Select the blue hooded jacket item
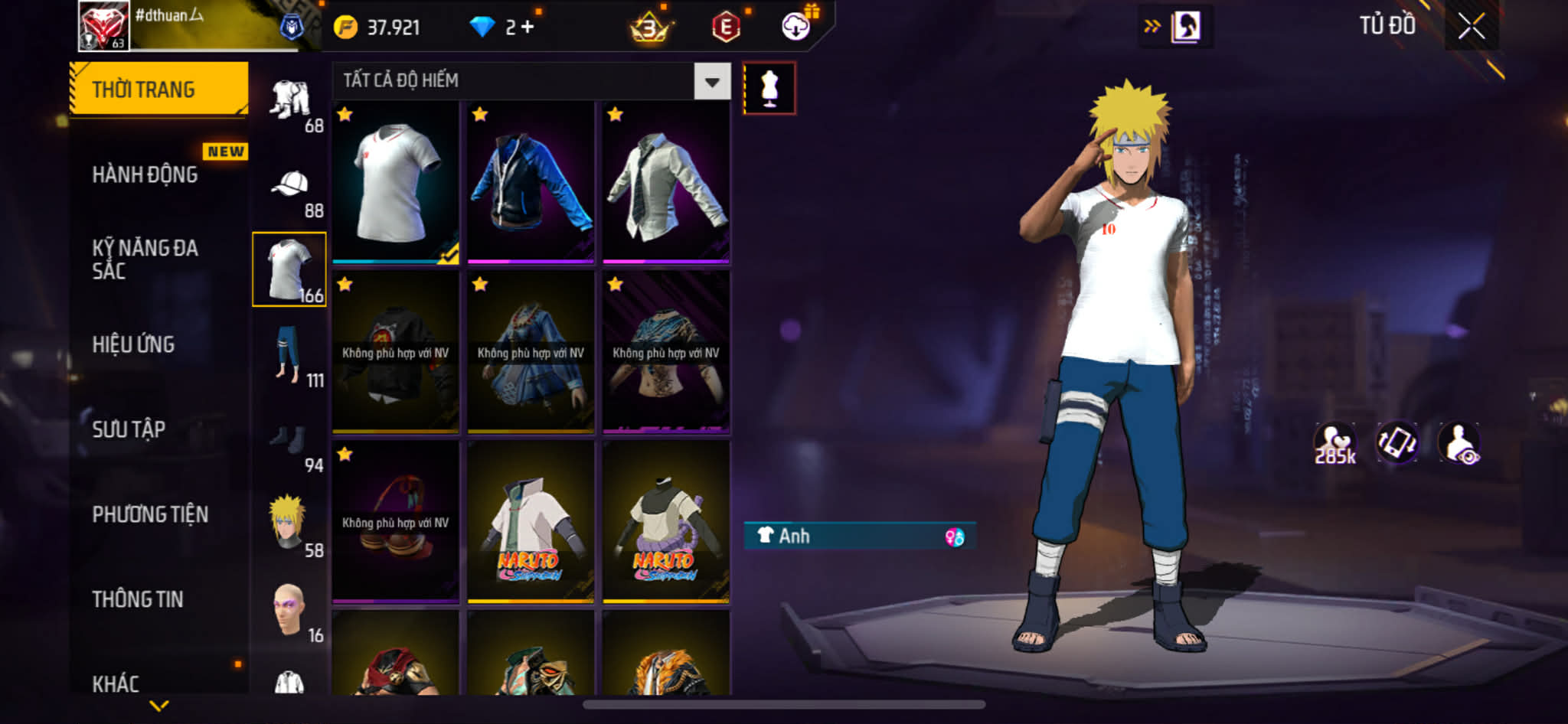Image resolution: width=1568 pixels, height=724 pixels. [x=531, y=184]
